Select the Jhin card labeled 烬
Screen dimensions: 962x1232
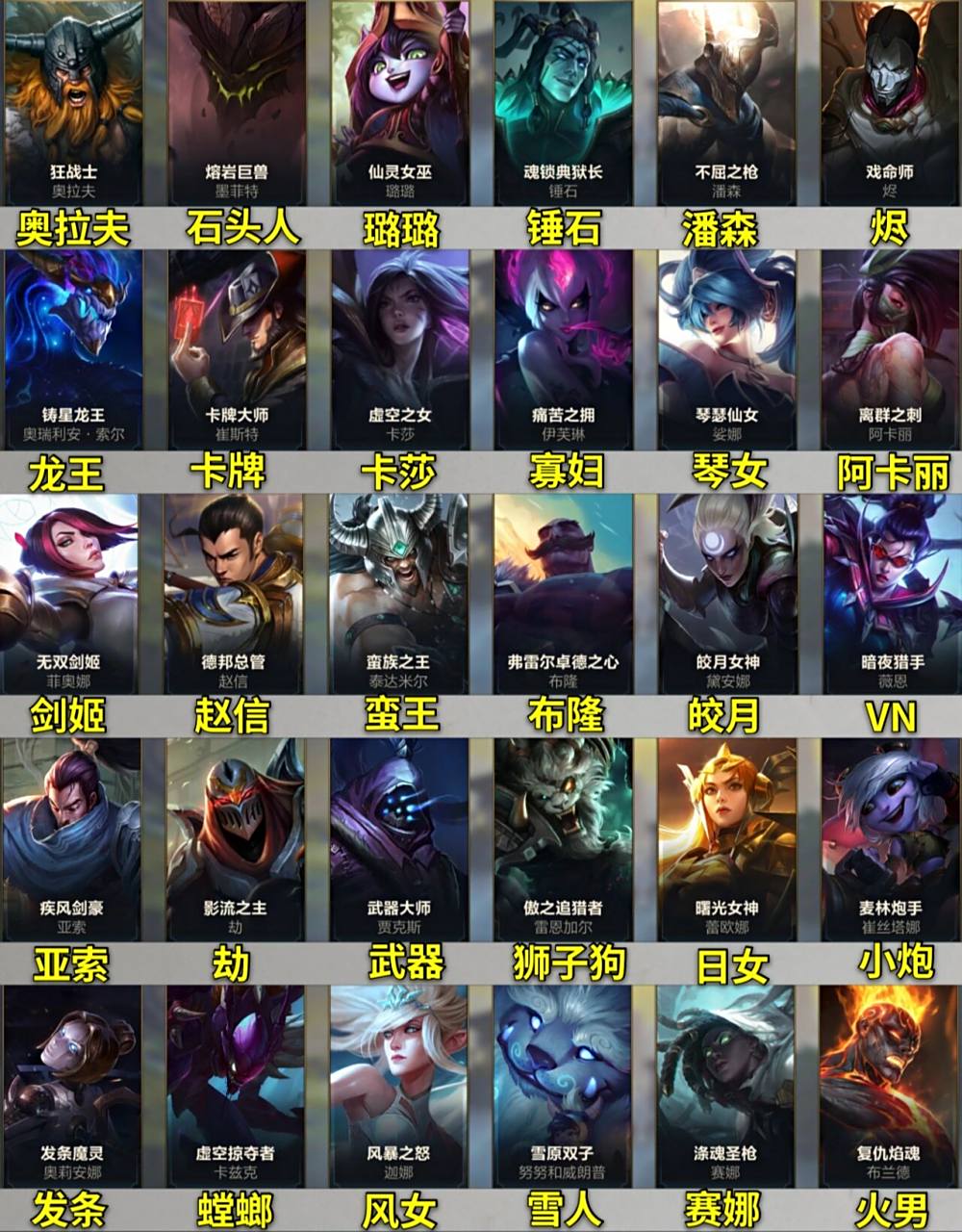(890, 101)
